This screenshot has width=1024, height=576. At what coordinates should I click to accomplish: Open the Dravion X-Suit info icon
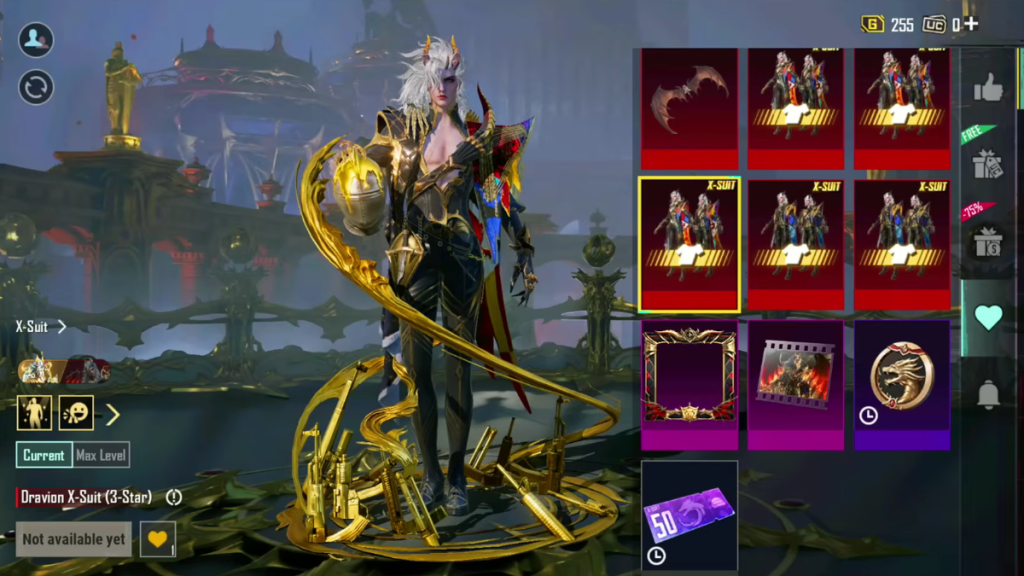pyautogui.click(x=174, y=497)
